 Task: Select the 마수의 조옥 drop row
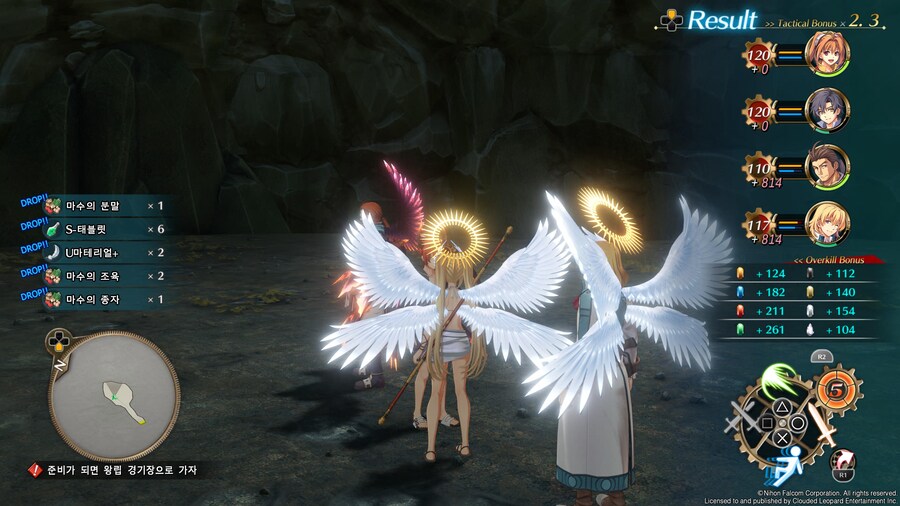(100, 276)
